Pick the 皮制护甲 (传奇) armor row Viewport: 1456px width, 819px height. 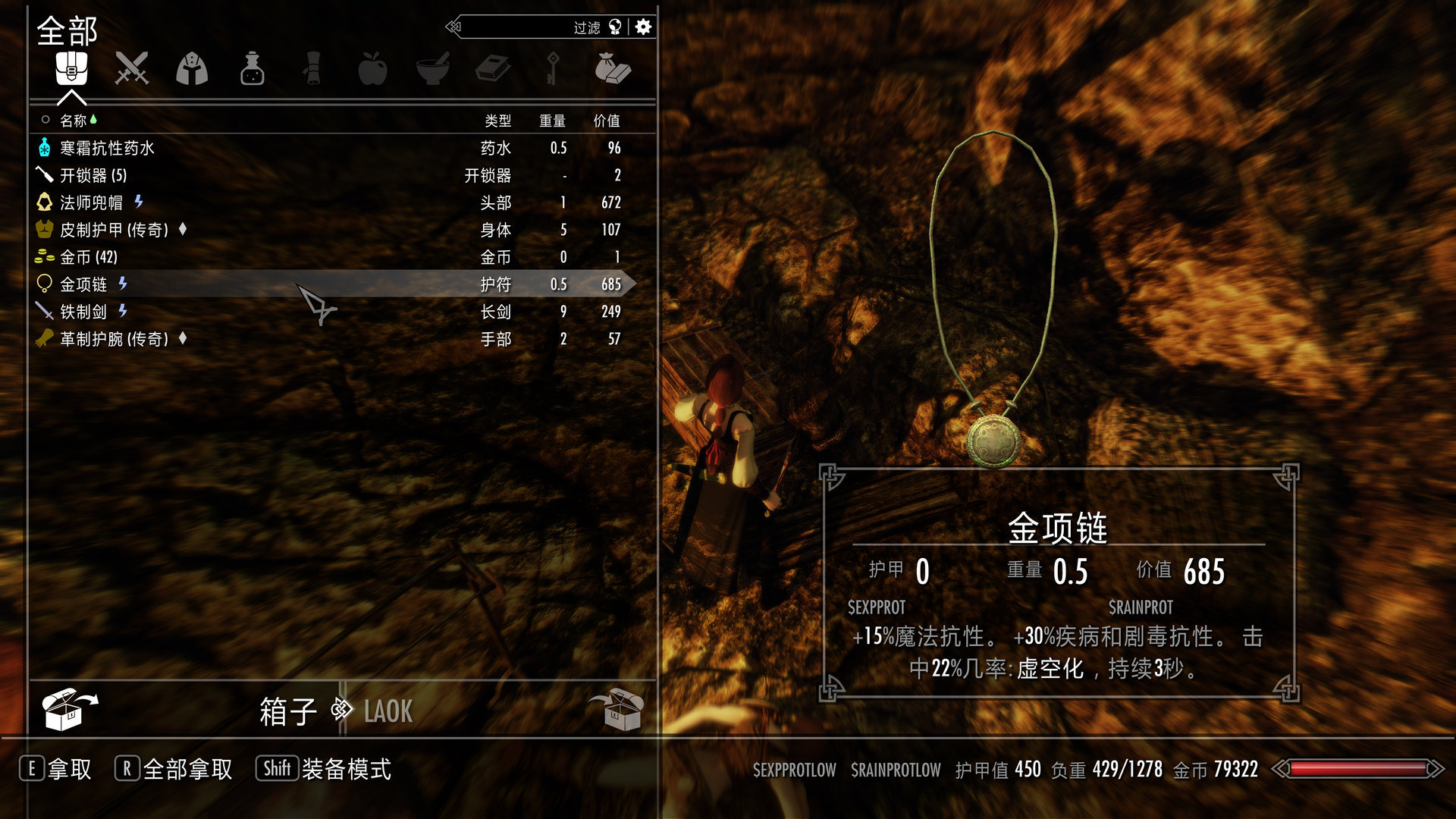114,230
